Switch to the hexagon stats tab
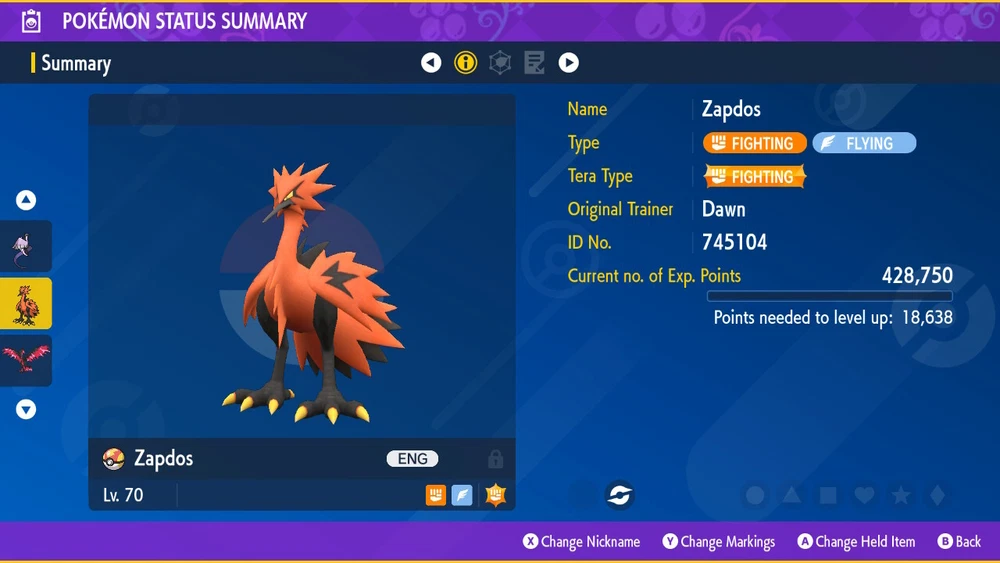The height and width of the screenshot is (563, 1000). pos(499,63)
